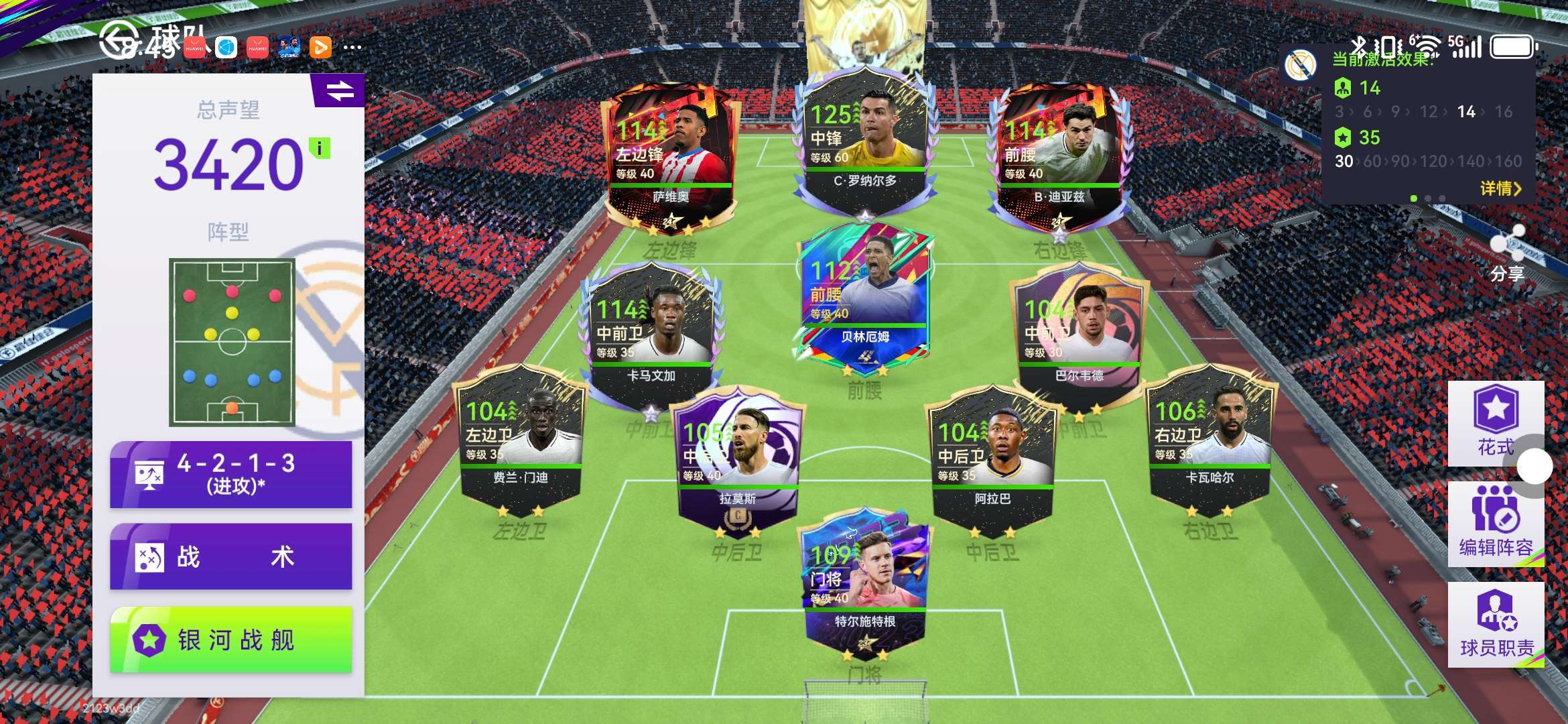Select the 银河战舰 green button

pos(231,640)
